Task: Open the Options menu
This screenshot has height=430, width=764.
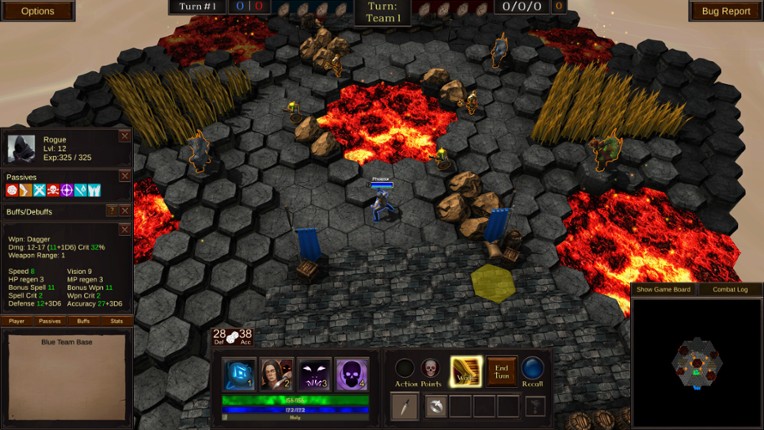Action: [37, 11]
